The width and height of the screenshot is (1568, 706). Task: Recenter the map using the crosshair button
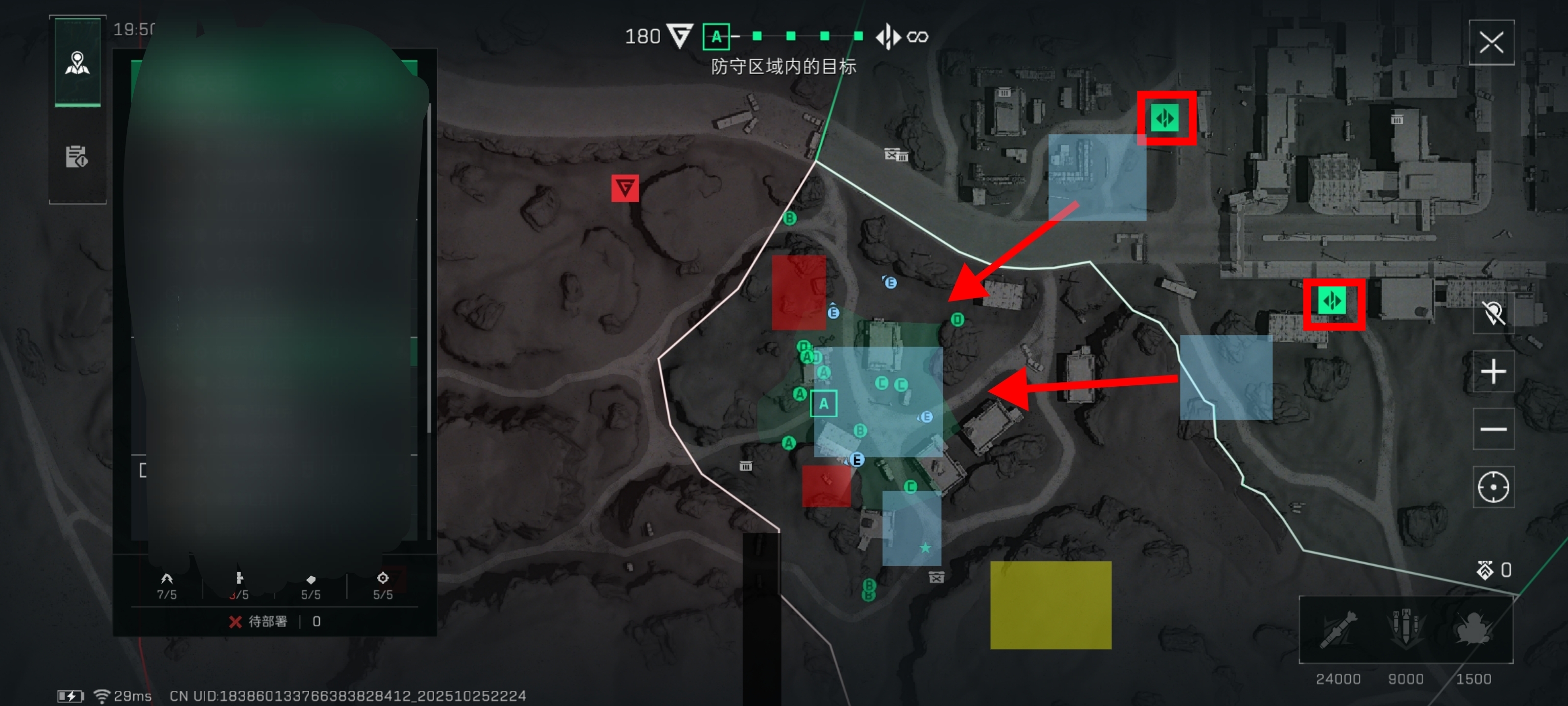pos(1493,487)
